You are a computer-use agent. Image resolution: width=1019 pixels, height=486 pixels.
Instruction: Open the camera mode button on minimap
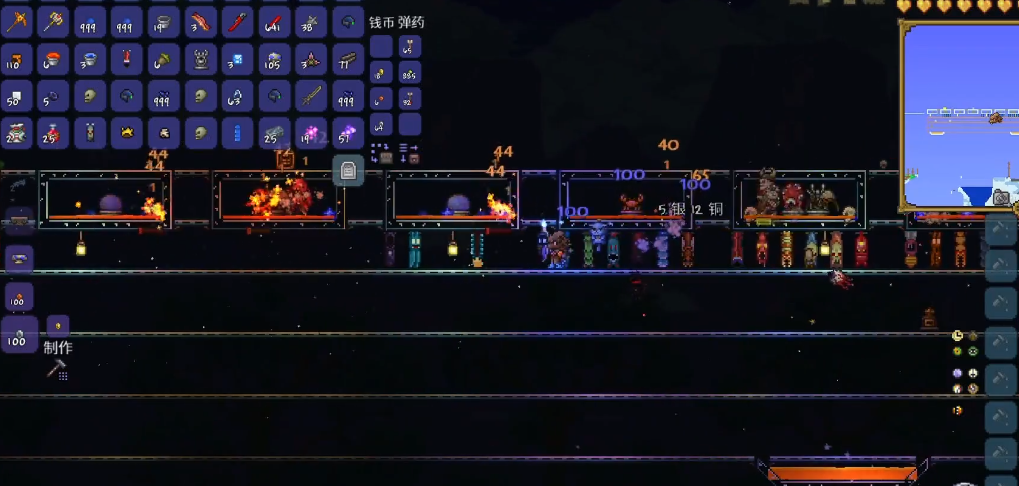tap(1001, 198)
